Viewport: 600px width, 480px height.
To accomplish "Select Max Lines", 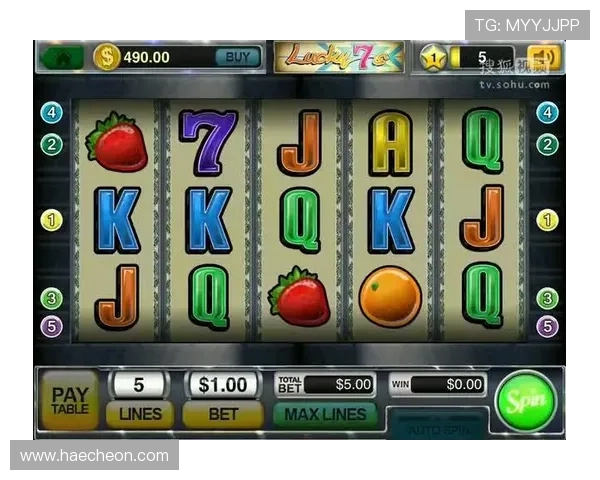I will pos(325,413).
